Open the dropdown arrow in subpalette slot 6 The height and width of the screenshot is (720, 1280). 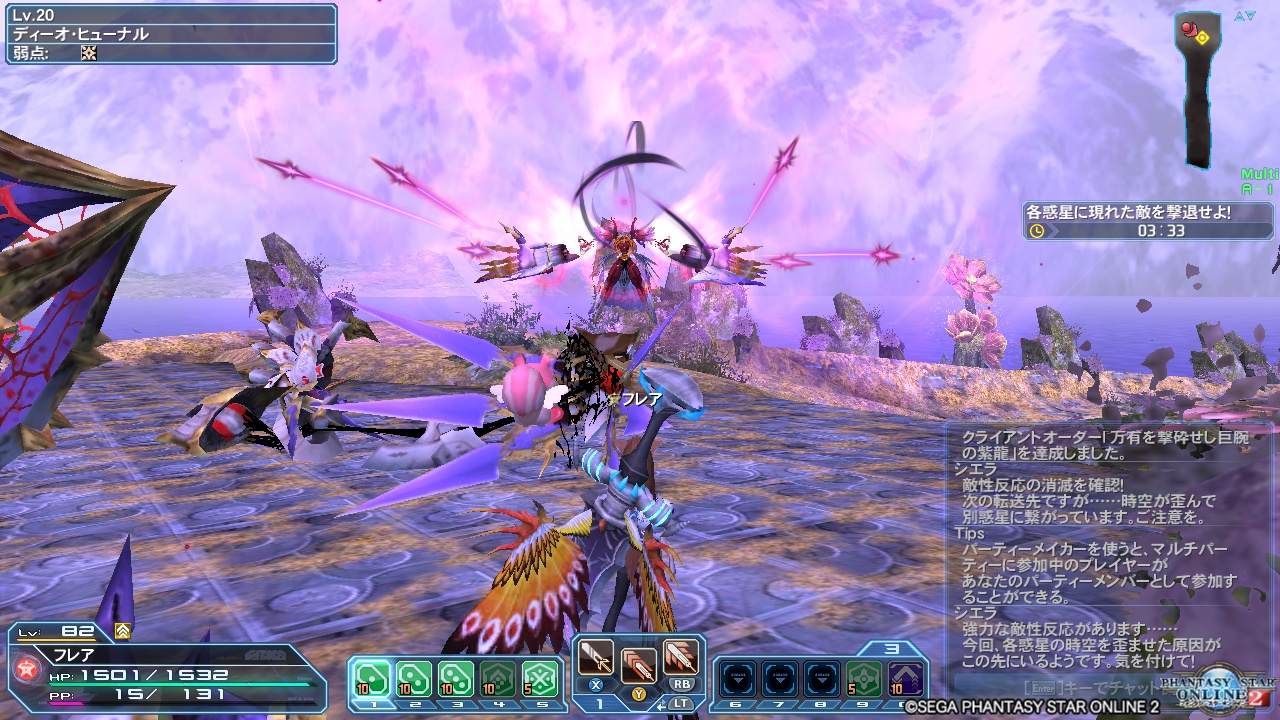(x=738, y=678)
